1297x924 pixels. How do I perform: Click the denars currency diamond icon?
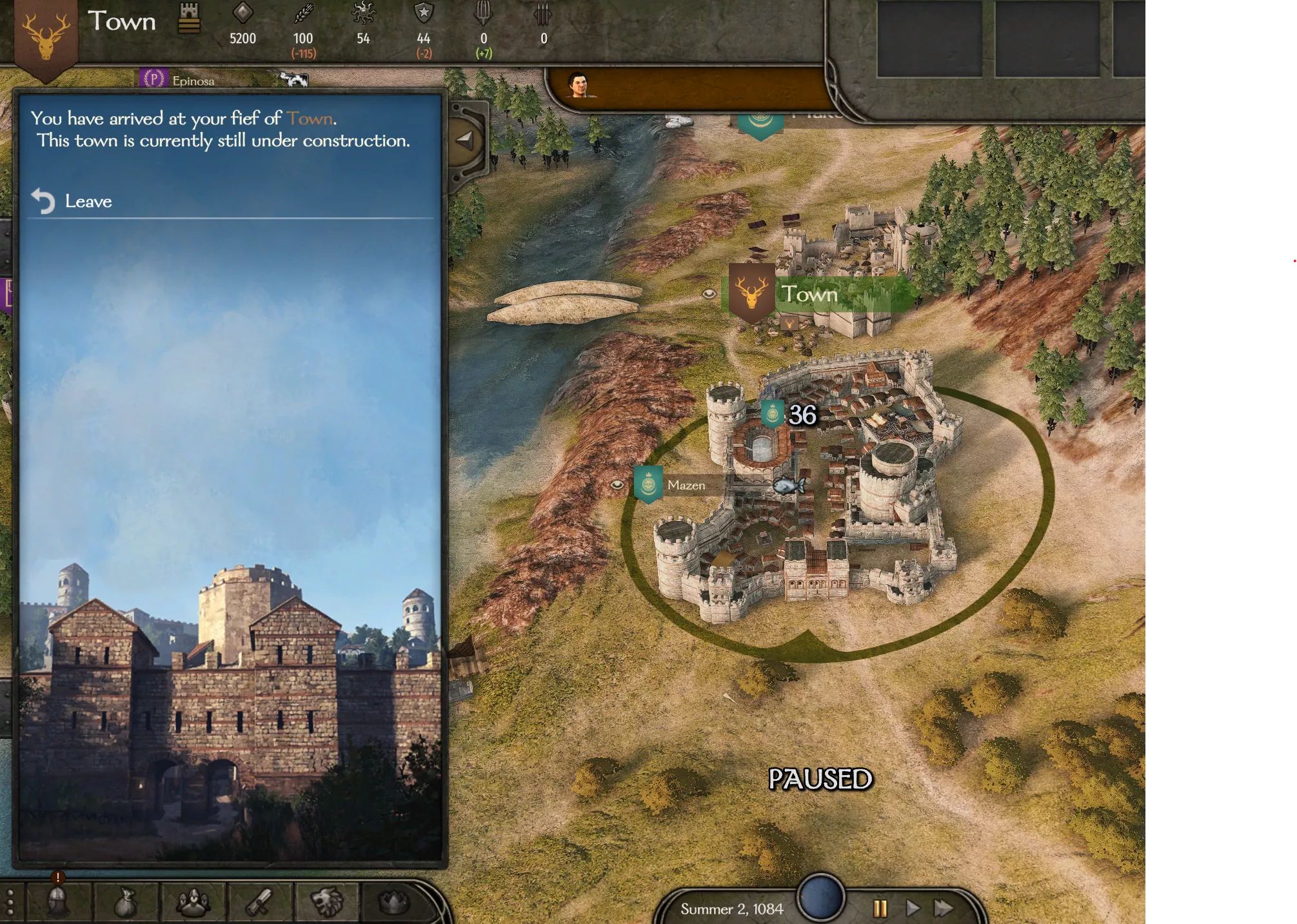pos(242,11)
